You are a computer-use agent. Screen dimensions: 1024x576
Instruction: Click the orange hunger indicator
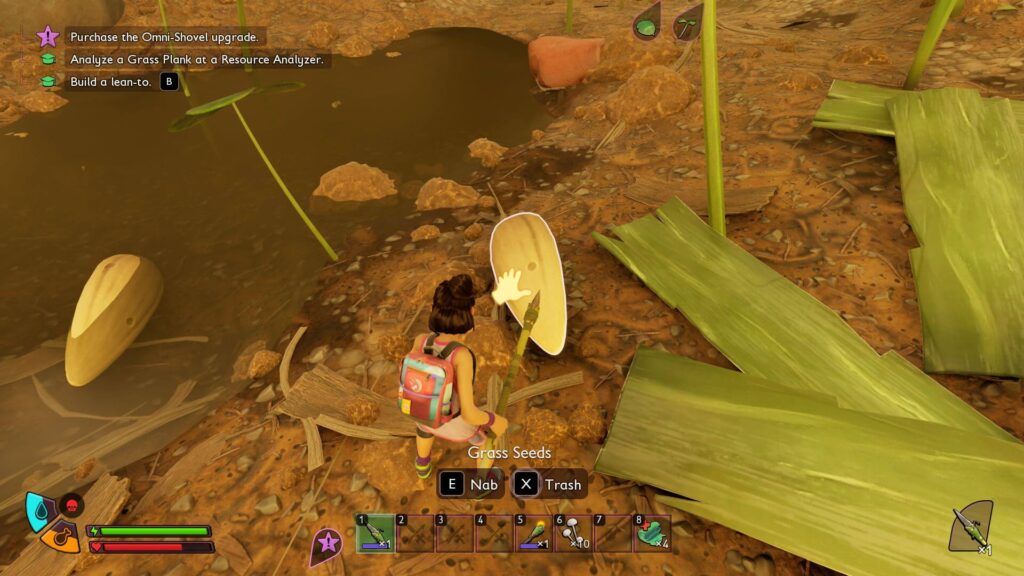click(61, 540)
